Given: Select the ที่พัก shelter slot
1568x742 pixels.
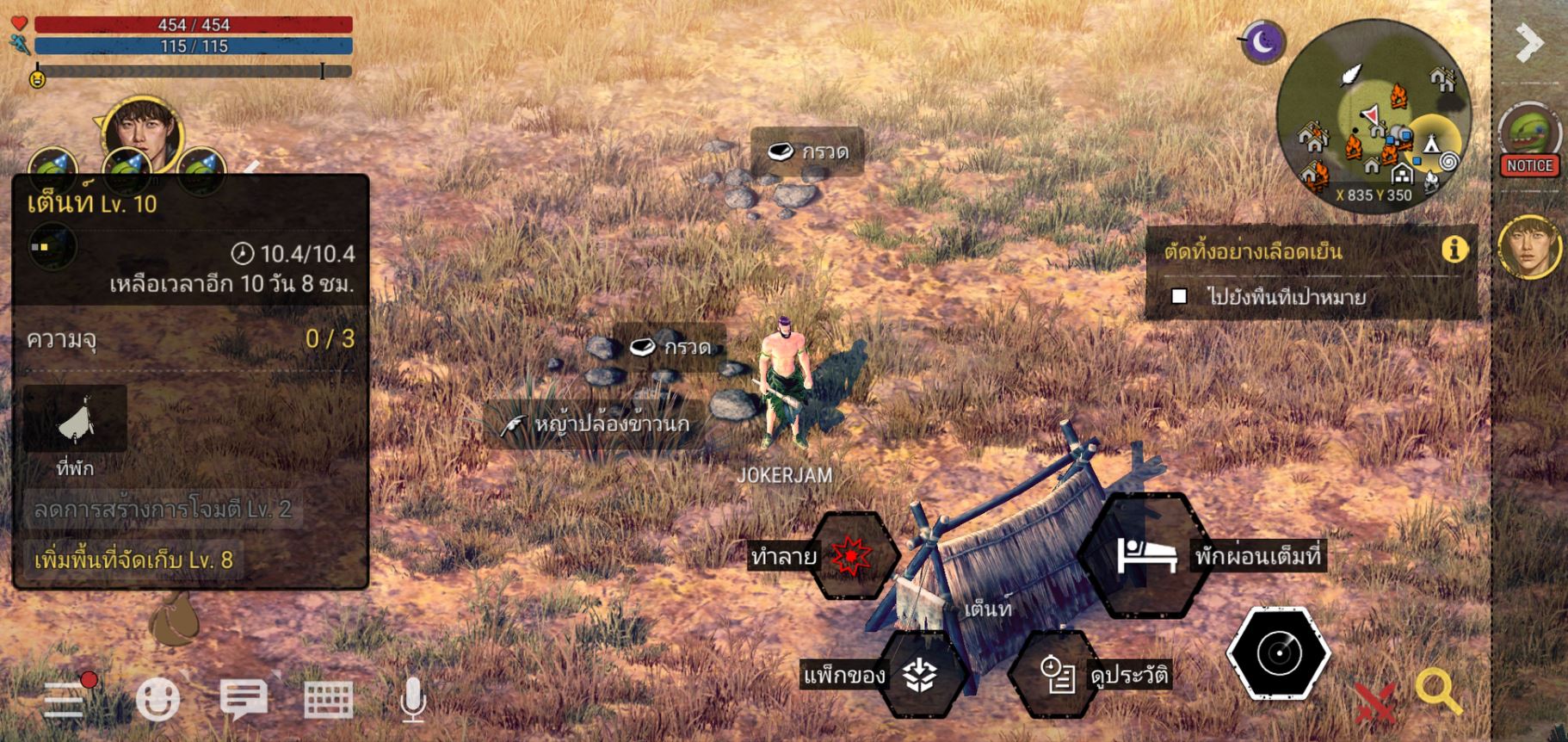Looking at the screenshot, I should [76, 420].
